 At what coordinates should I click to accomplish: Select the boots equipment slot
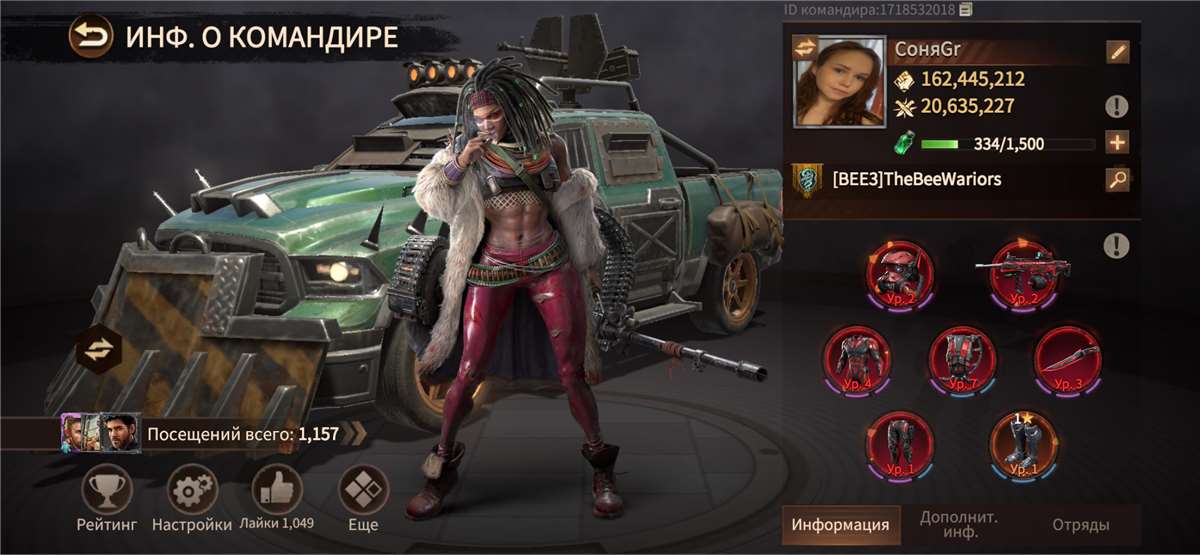(x=1022, y=442)
